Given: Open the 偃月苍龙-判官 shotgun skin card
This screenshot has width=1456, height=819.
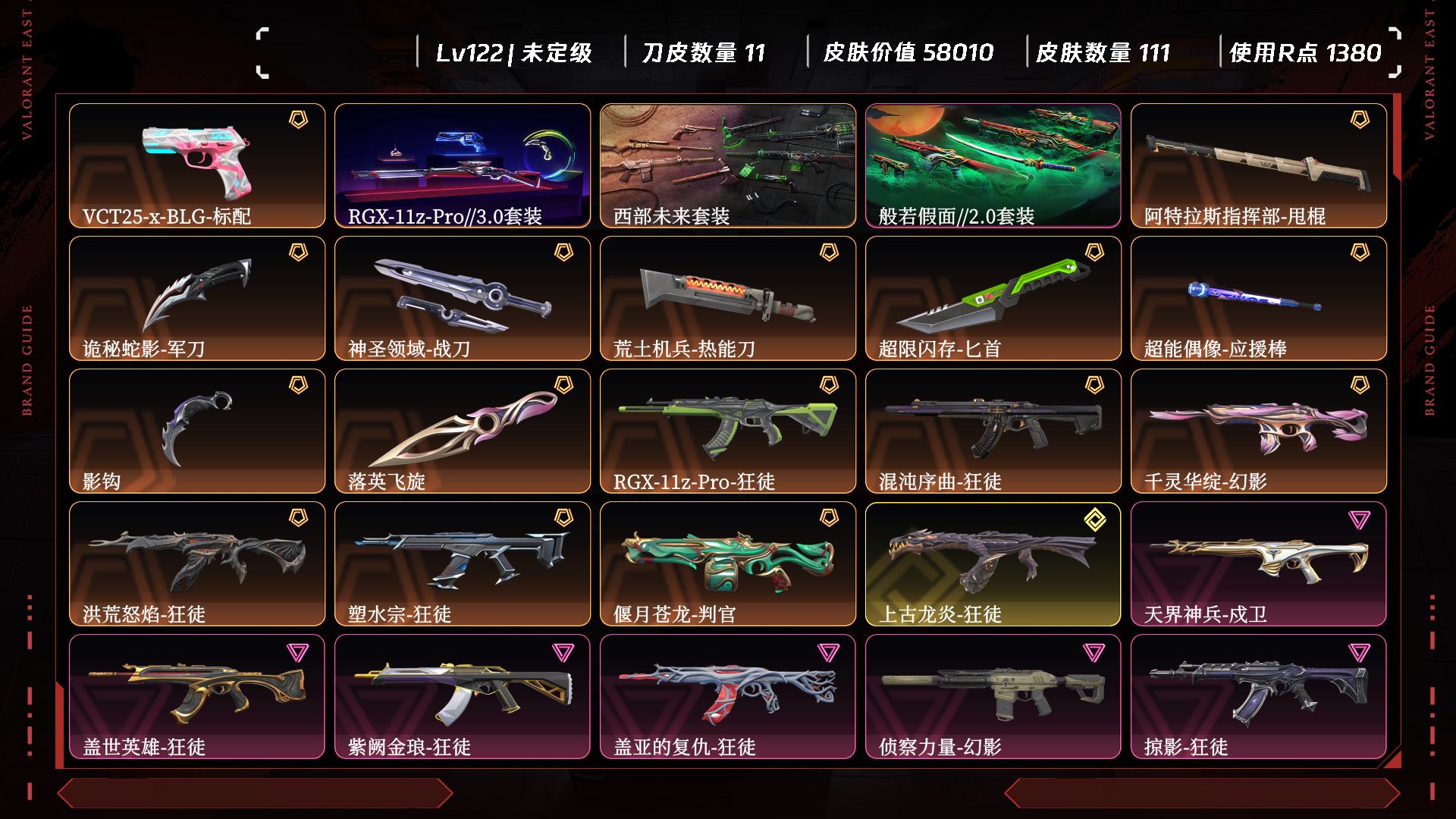Looking at the screenshot, I should tap(728, 563).
